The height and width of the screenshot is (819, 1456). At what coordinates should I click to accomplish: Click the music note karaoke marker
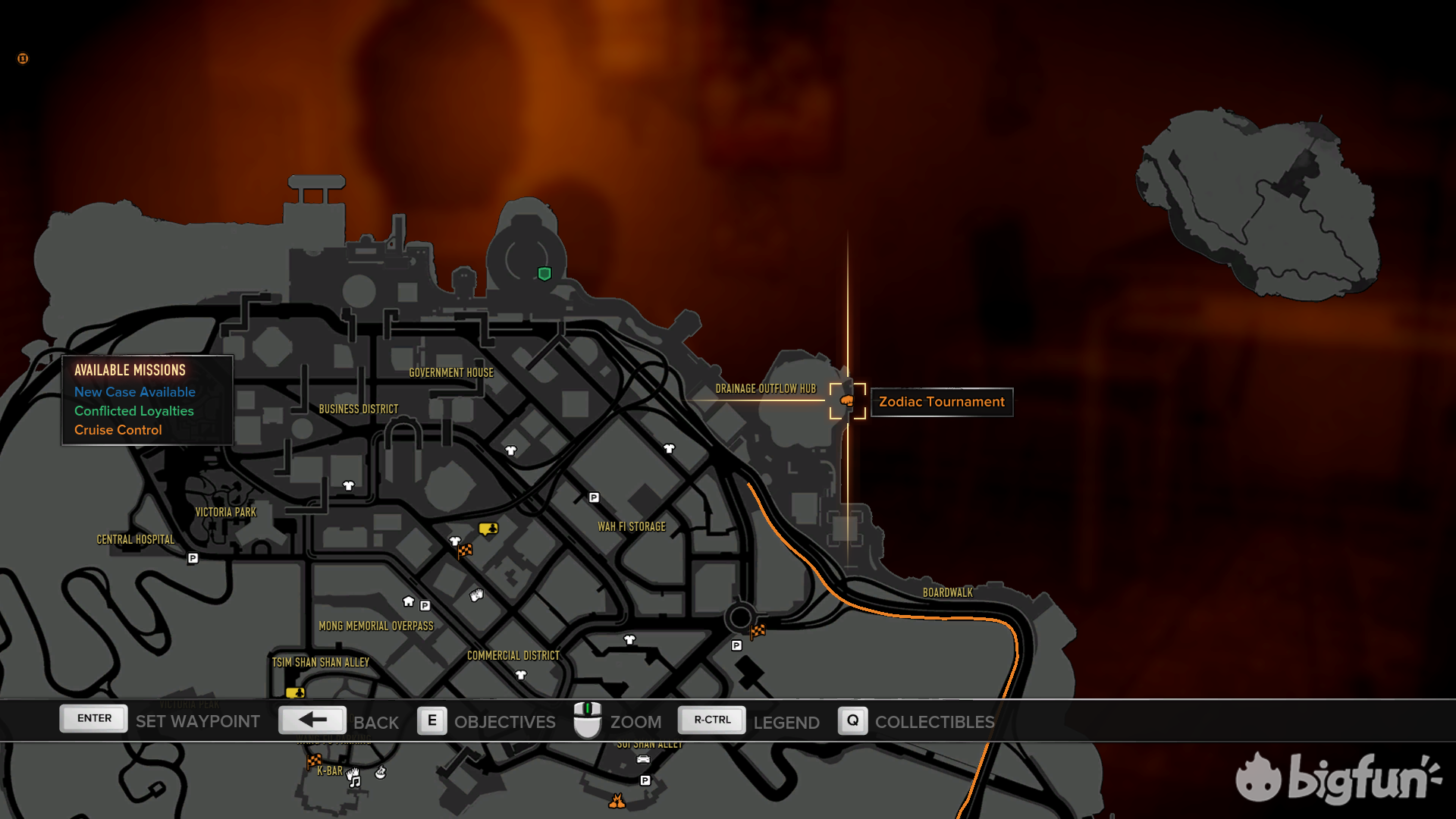click(x=354, y=780)
